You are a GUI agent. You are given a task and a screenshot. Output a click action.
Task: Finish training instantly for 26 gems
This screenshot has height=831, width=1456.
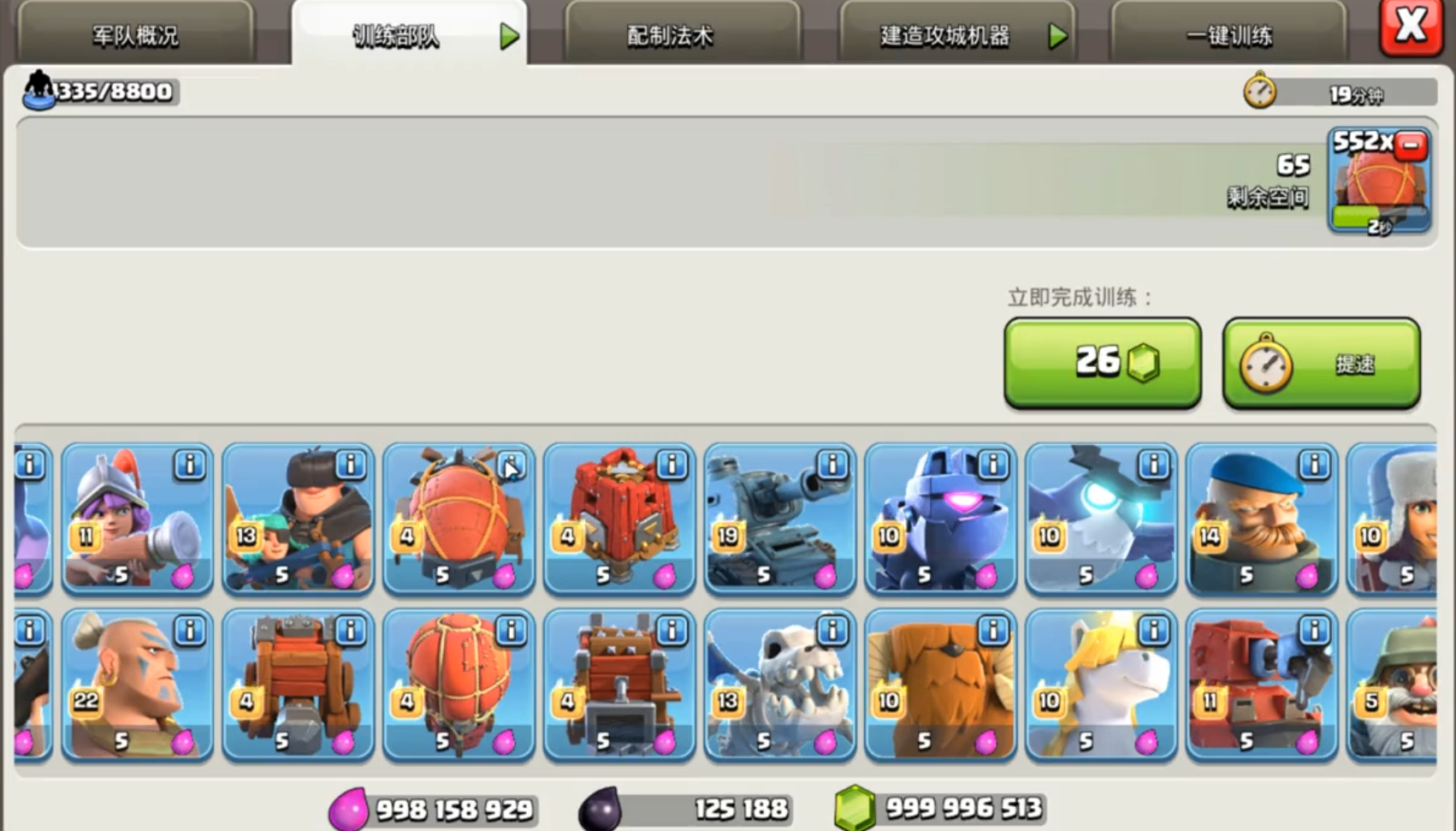coord(1103,363)
